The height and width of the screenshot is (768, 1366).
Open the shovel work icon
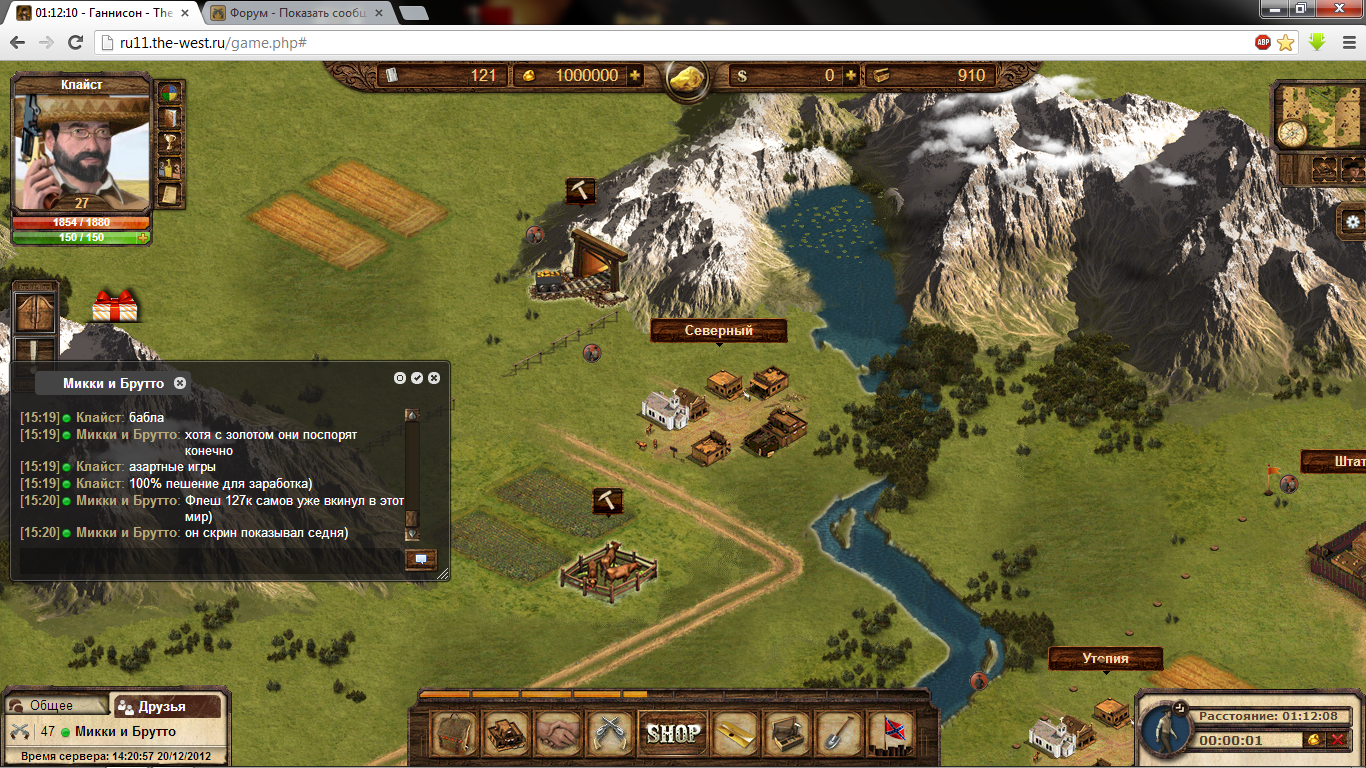coord(839,734)
